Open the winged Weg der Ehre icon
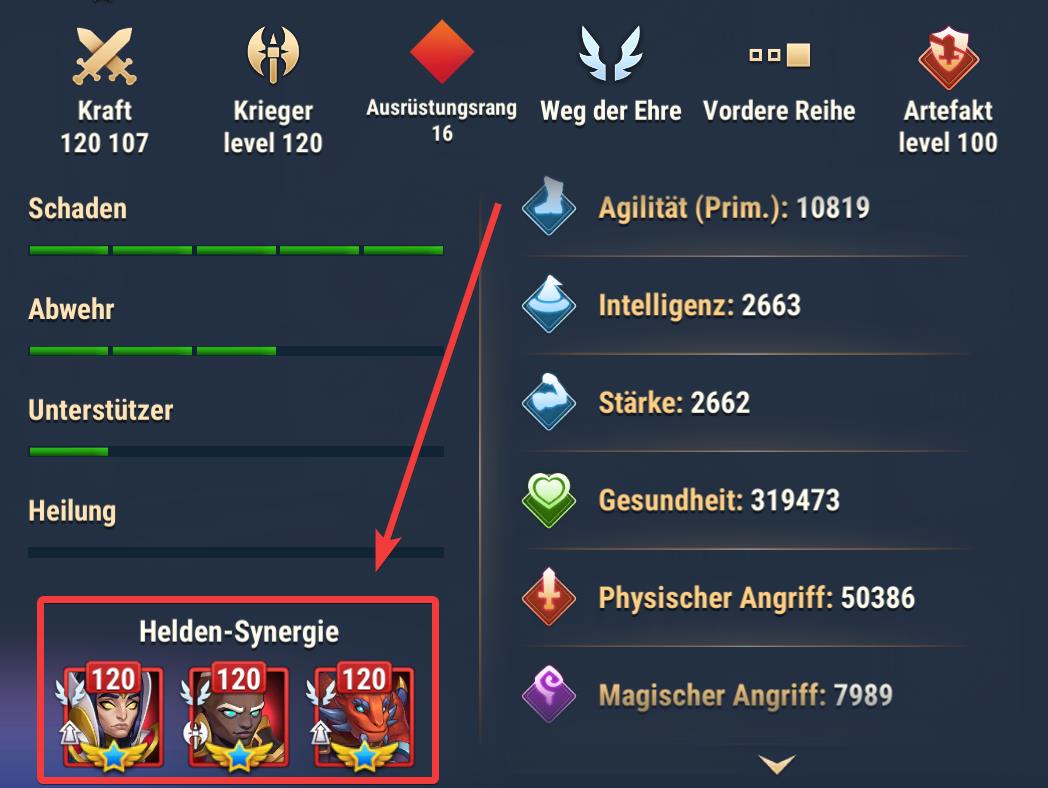This screenshot has height=788, width=1048. pyautogui.click(x=610, y=55)
